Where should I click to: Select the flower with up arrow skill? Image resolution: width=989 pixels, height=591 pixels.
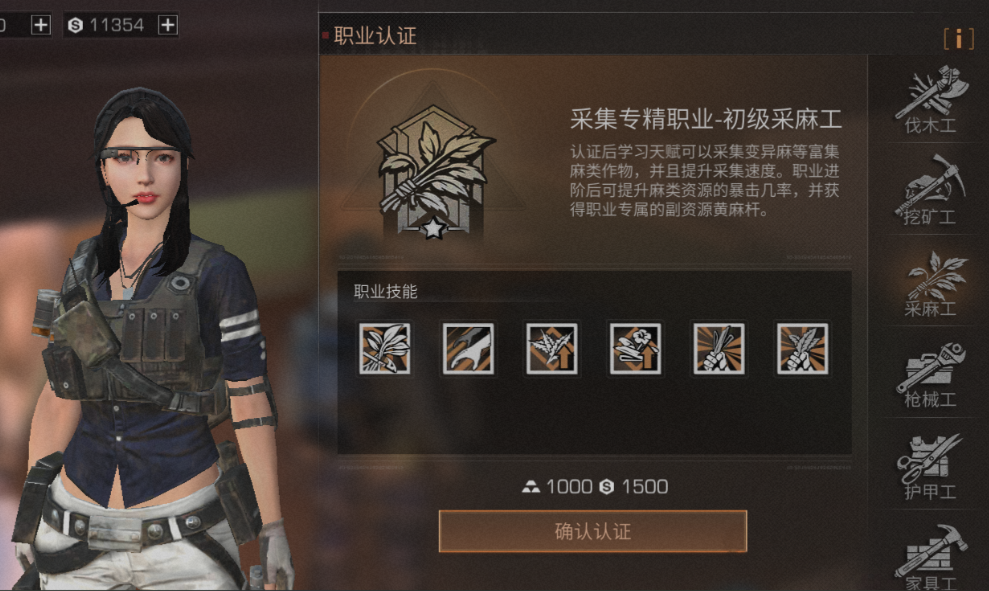(635, 349)
